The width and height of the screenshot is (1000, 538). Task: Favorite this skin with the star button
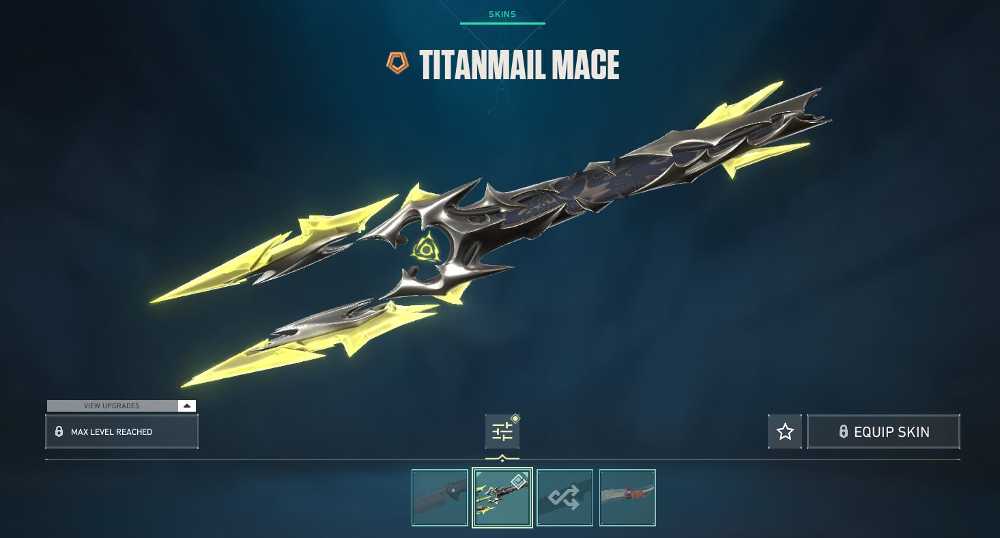pos(785,432)
